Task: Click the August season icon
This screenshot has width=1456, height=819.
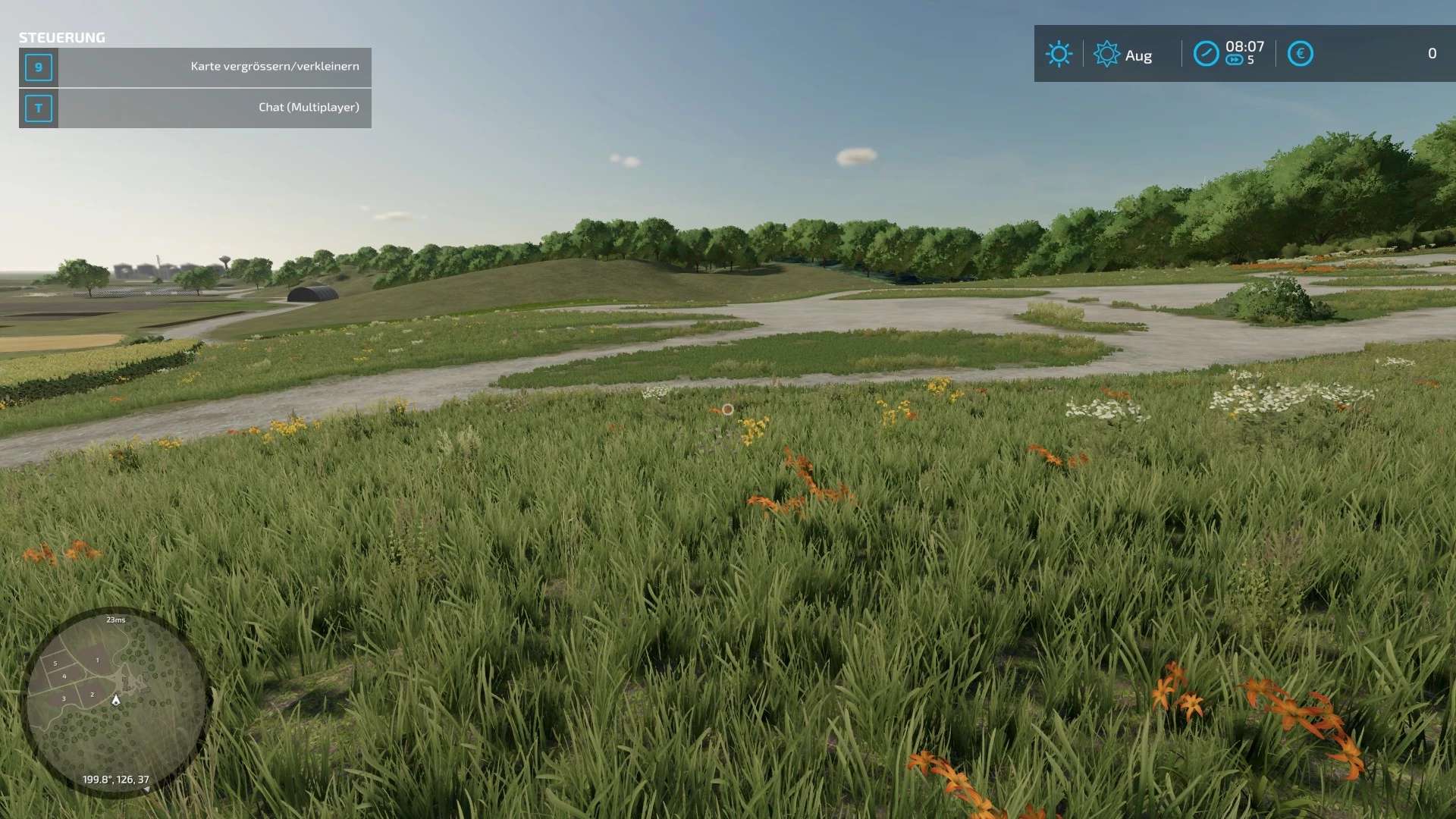Action: pos(1106,54)
